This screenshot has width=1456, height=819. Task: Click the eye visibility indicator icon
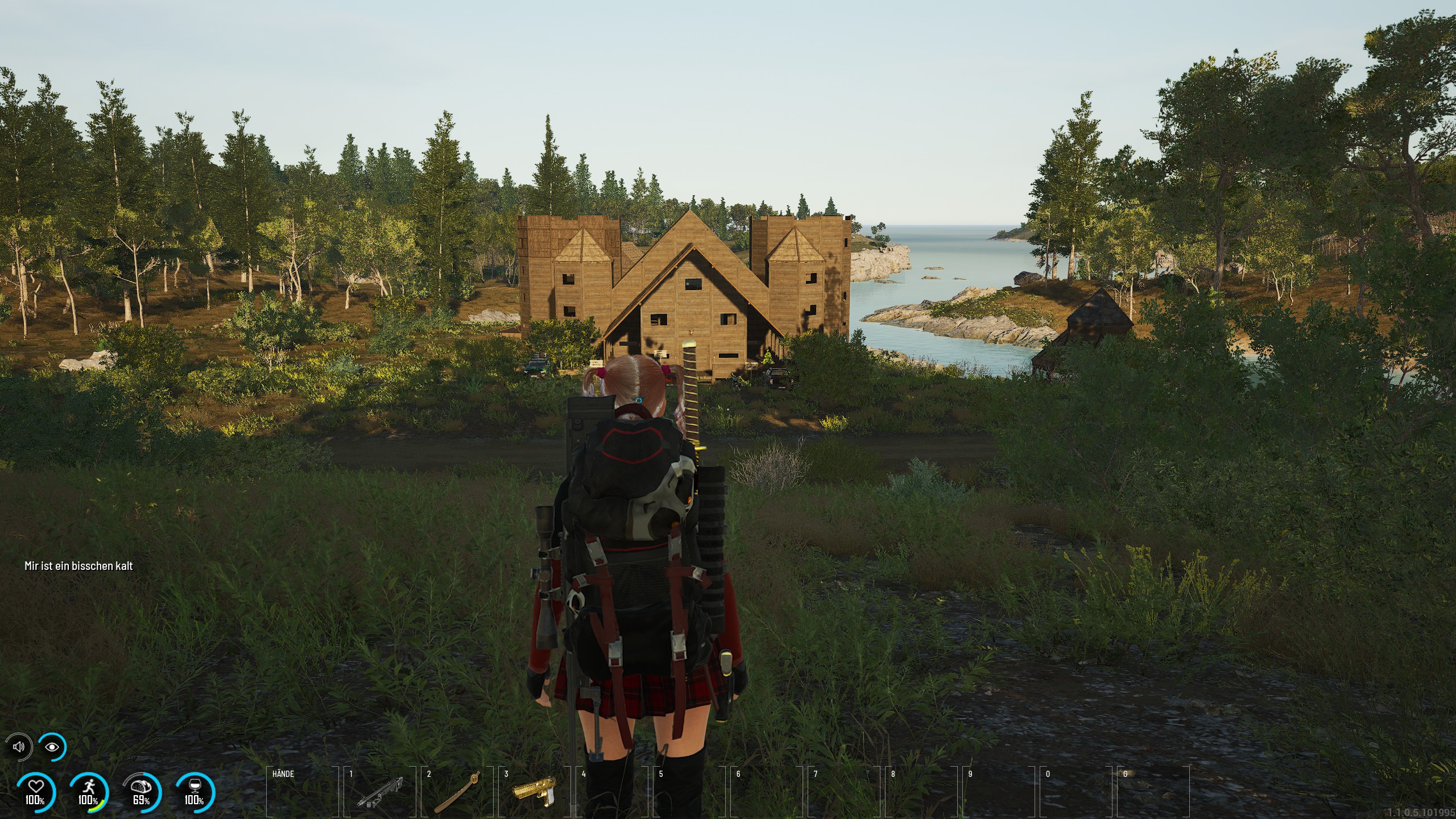click(x=52, y=747)
